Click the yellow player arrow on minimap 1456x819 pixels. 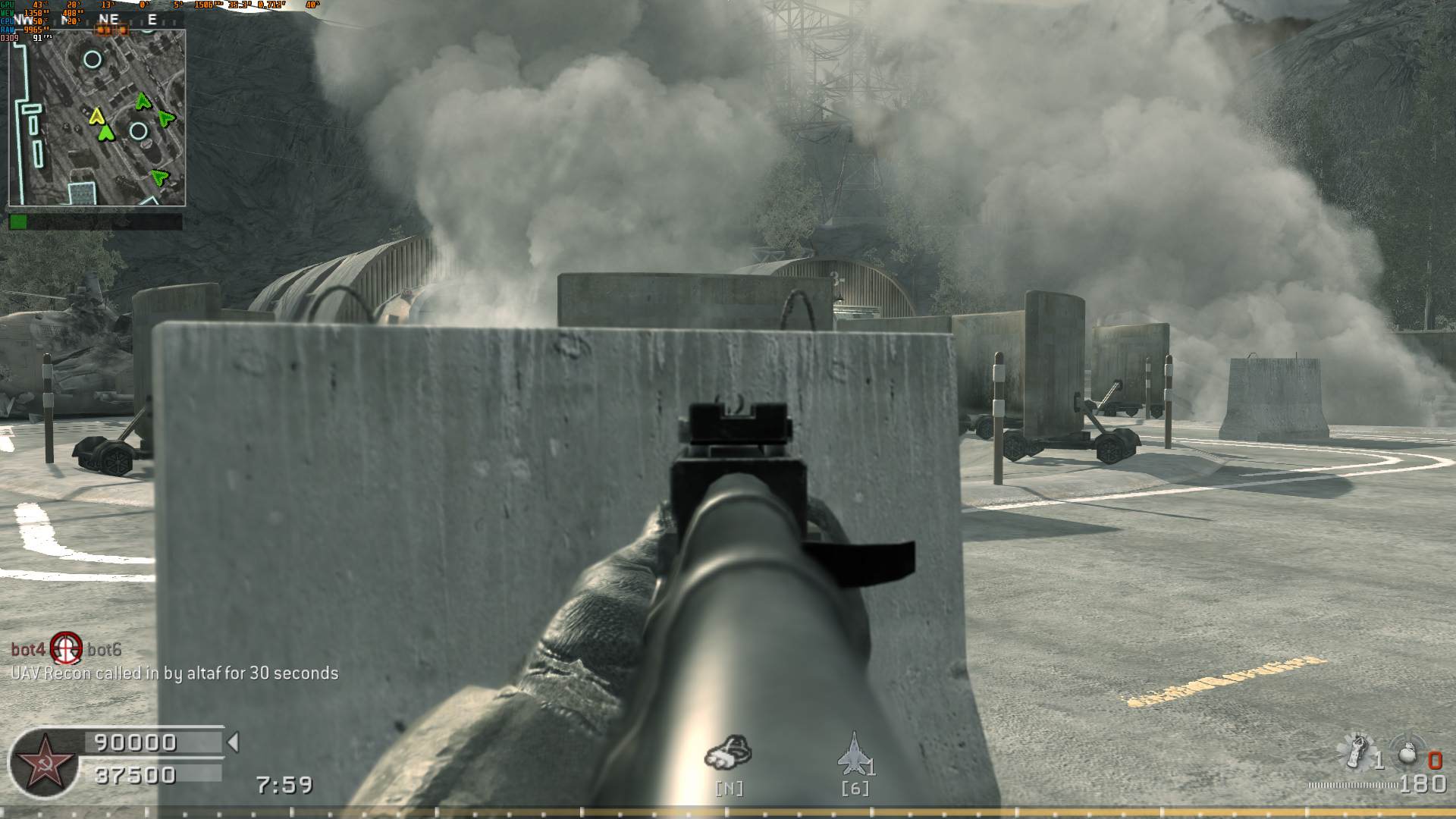coord(96,116)
